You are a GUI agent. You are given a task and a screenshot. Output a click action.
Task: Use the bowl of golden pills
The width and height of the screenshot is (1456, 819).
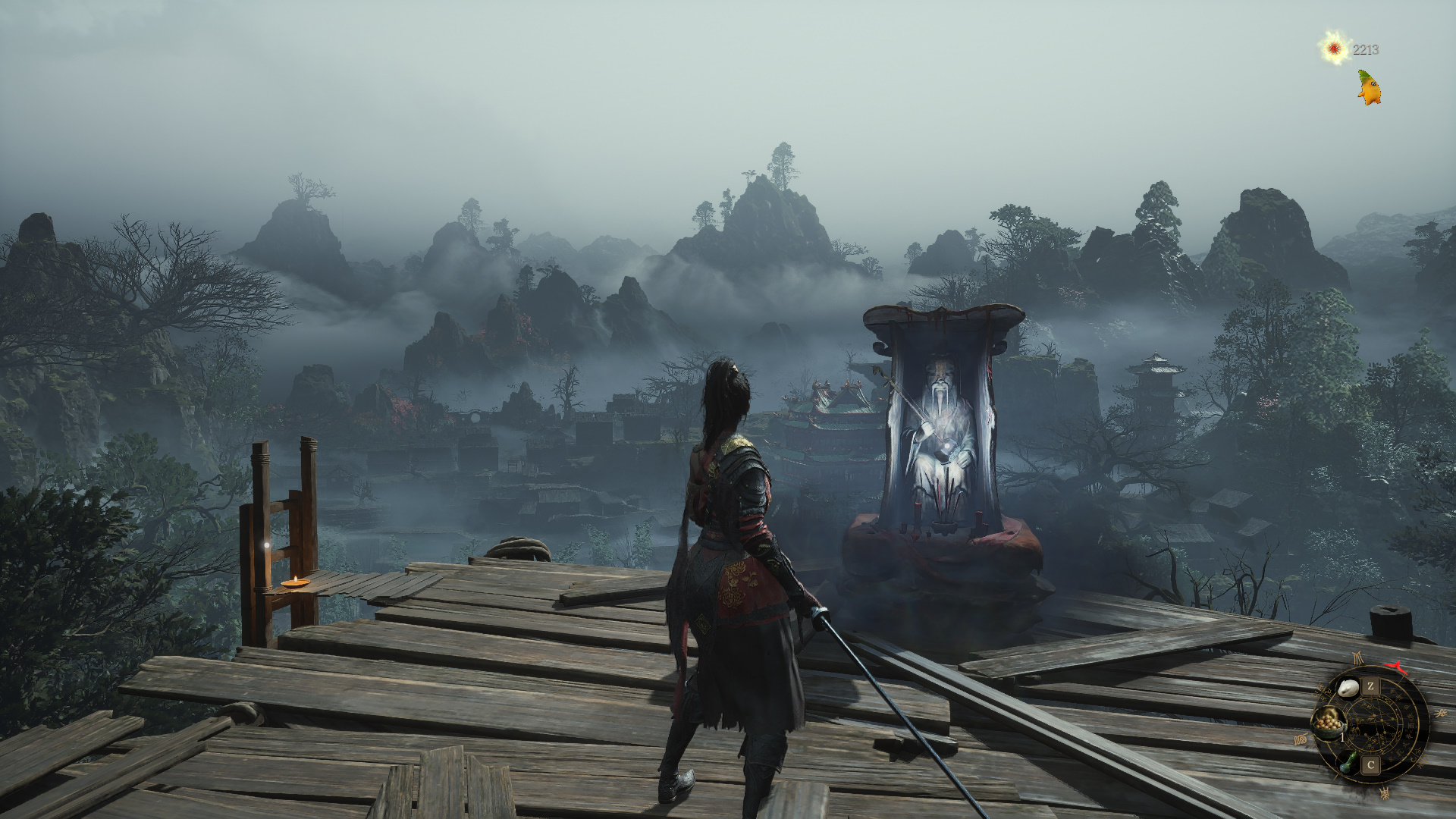[1329, 723]
